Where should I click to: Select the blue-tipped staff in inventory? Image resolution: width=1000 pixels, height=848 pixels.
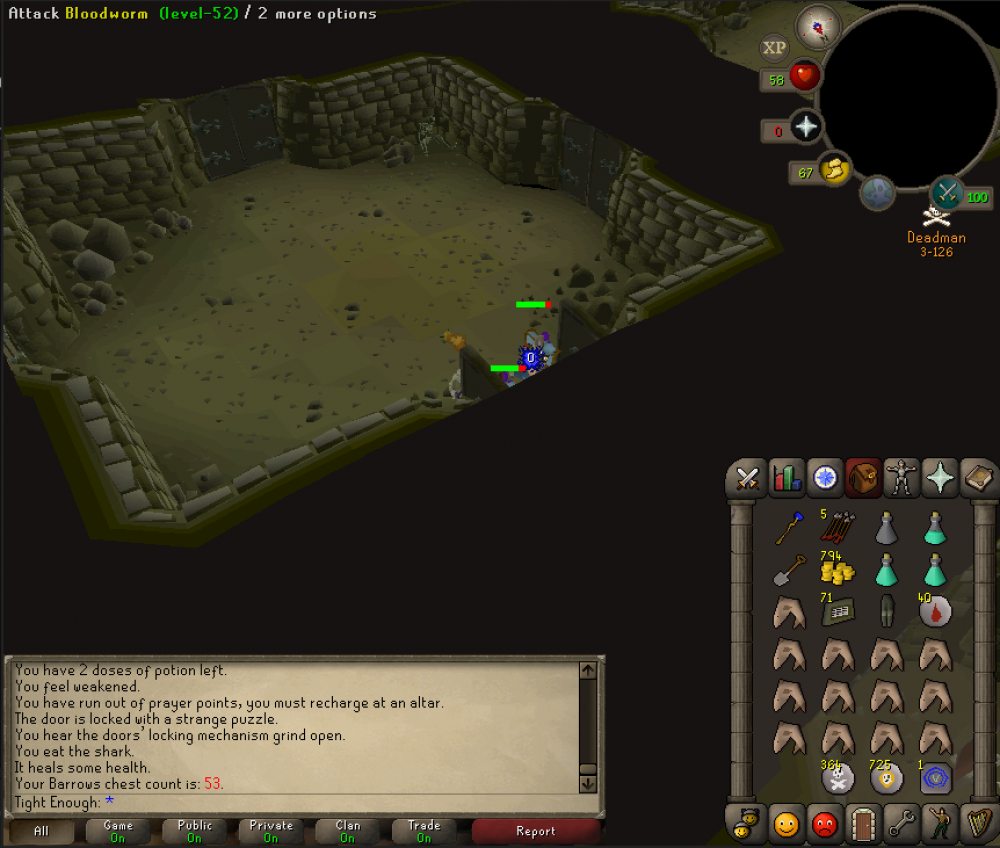pyautogui.click(x=789, y=527)
